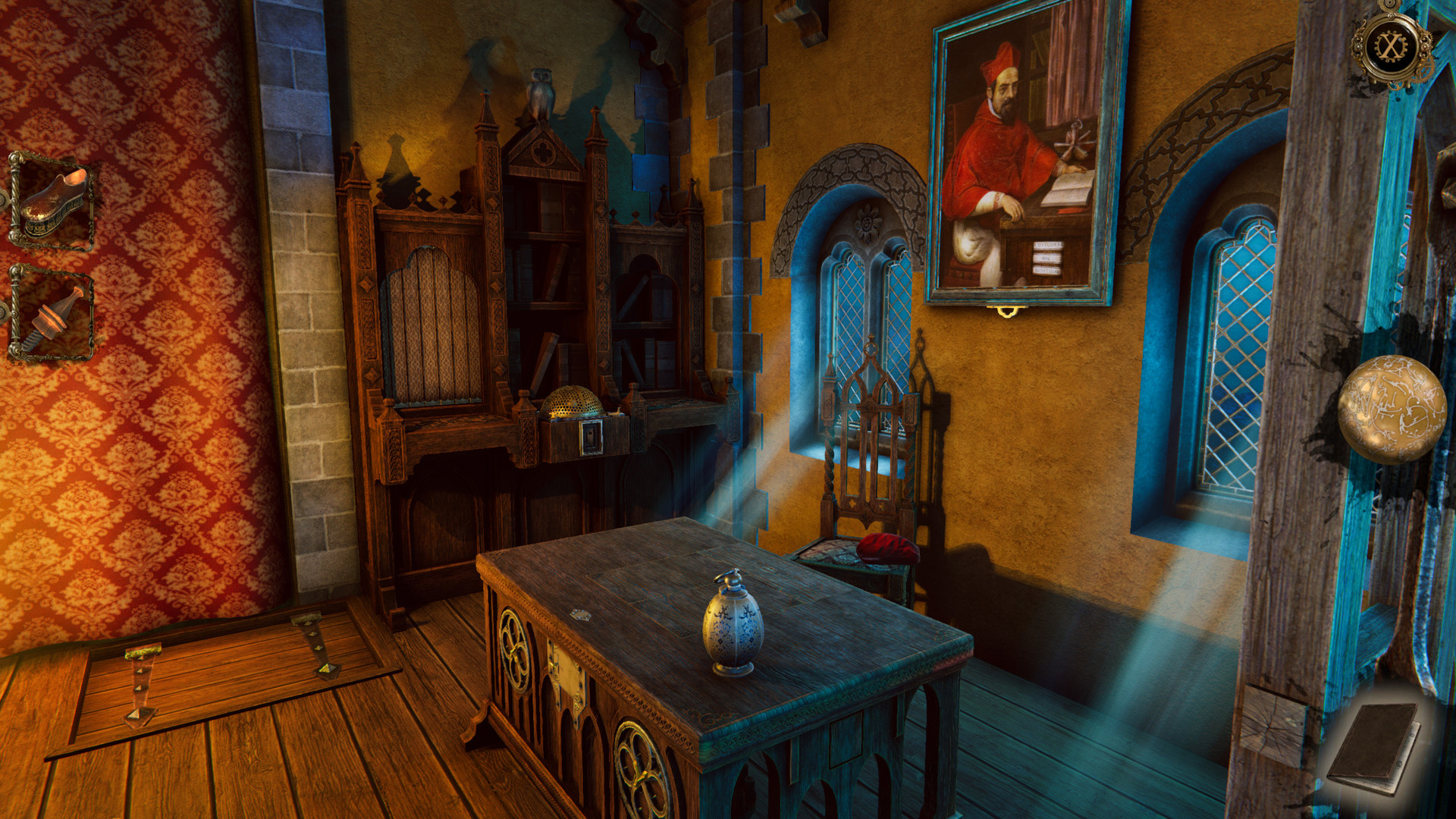Grab the red hat resting on the chair
This screenshot has height=819, width=1456.
(887, 550)
